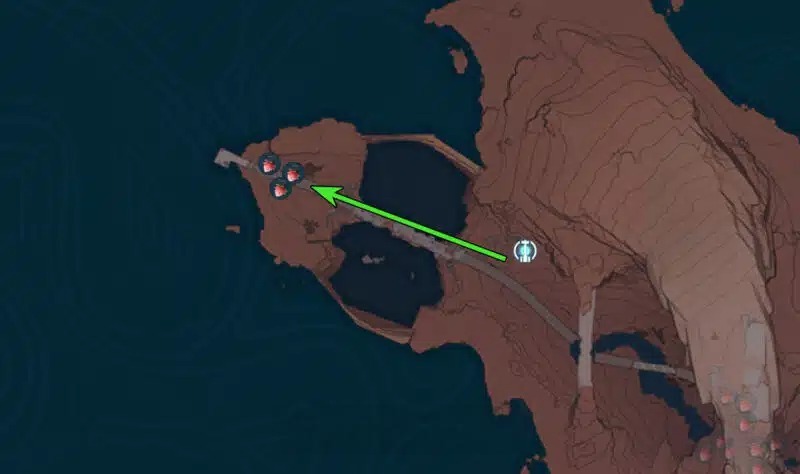Select the teleport waypoint marker on the map
This screenshot has width=800, height=474.
(524, 250)
